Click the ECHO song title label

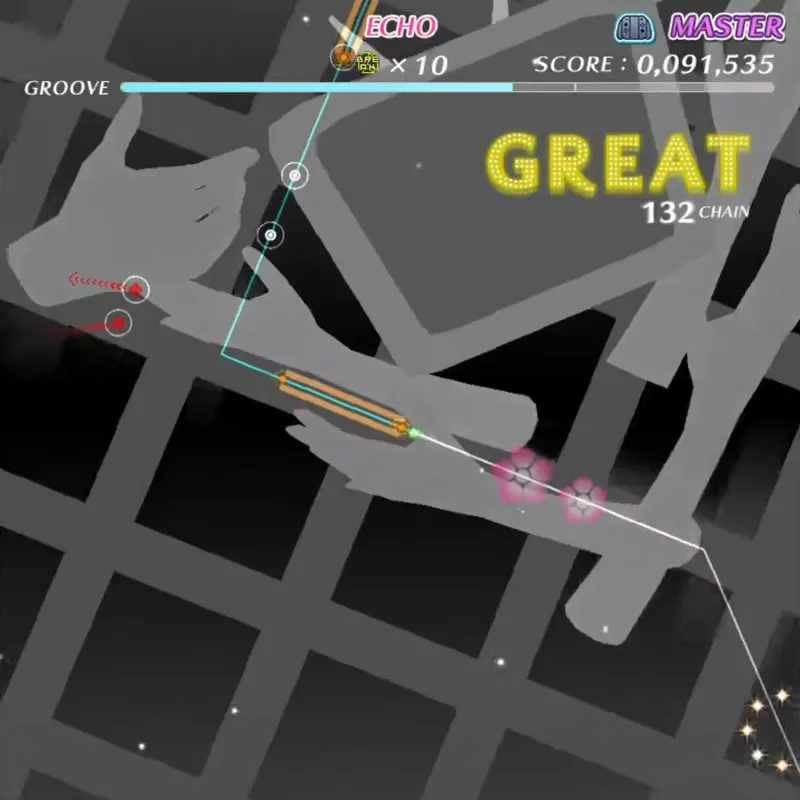400,27
